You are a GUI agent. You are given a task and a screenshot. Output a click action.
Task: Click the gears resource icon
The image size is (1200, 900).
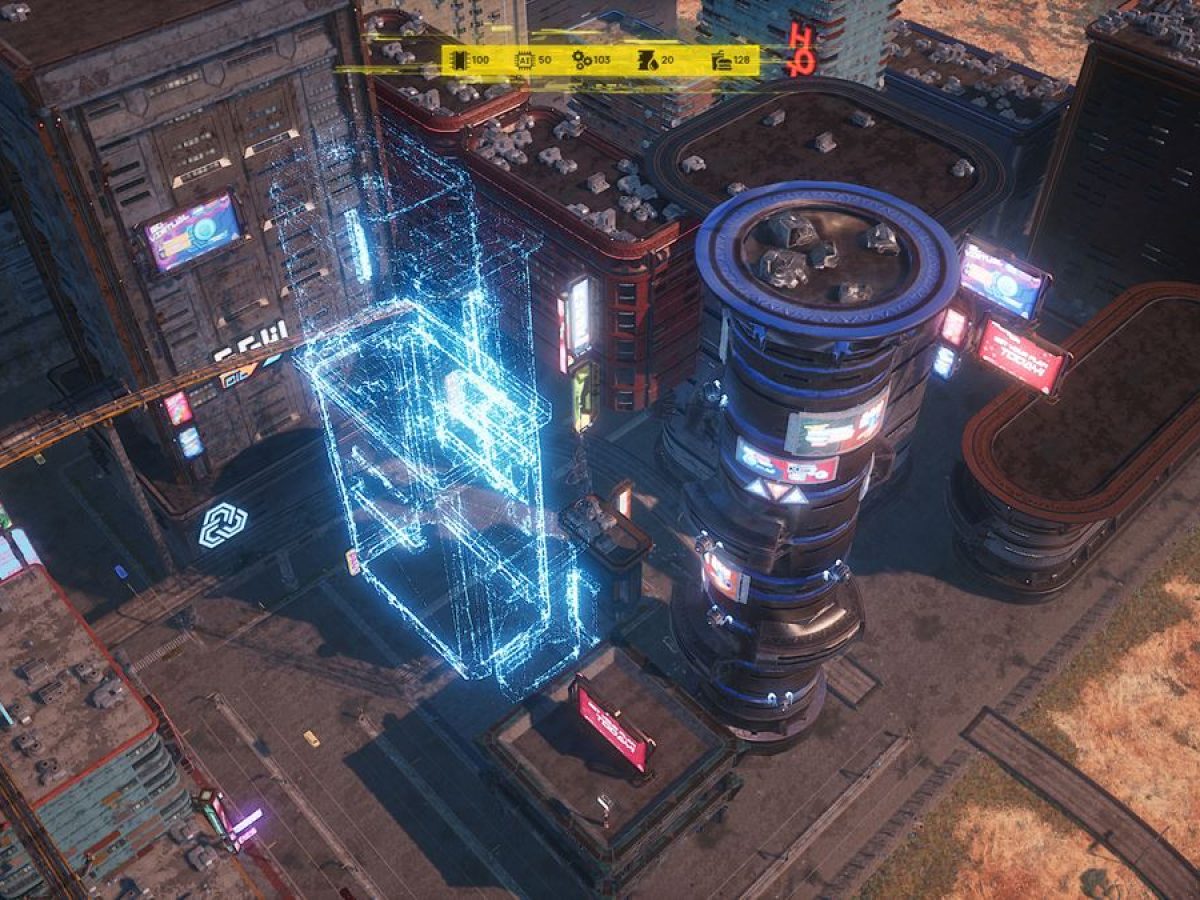point(582,60)
